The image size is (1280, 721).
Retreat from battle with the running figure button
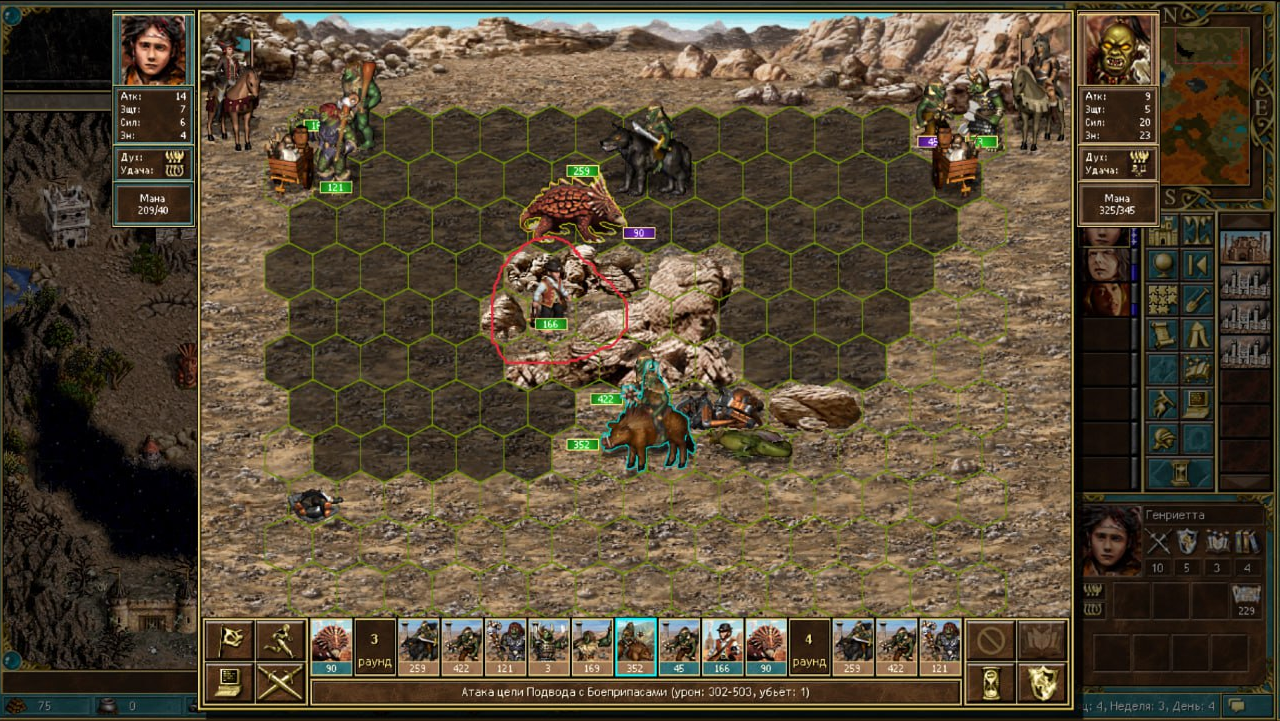(x=279, y=641)
